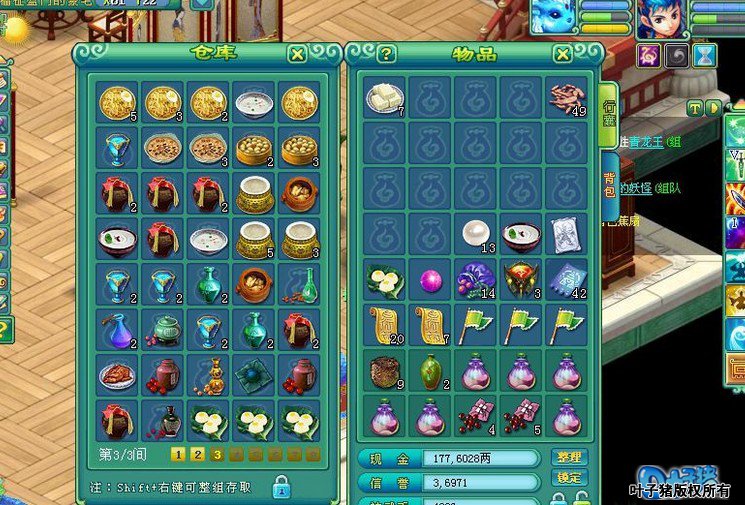Image resolution: width=745 pixels, height=505 pixels.
Task: Toggle the warehouse padlock icon
Action: click(x=282, y=487)
